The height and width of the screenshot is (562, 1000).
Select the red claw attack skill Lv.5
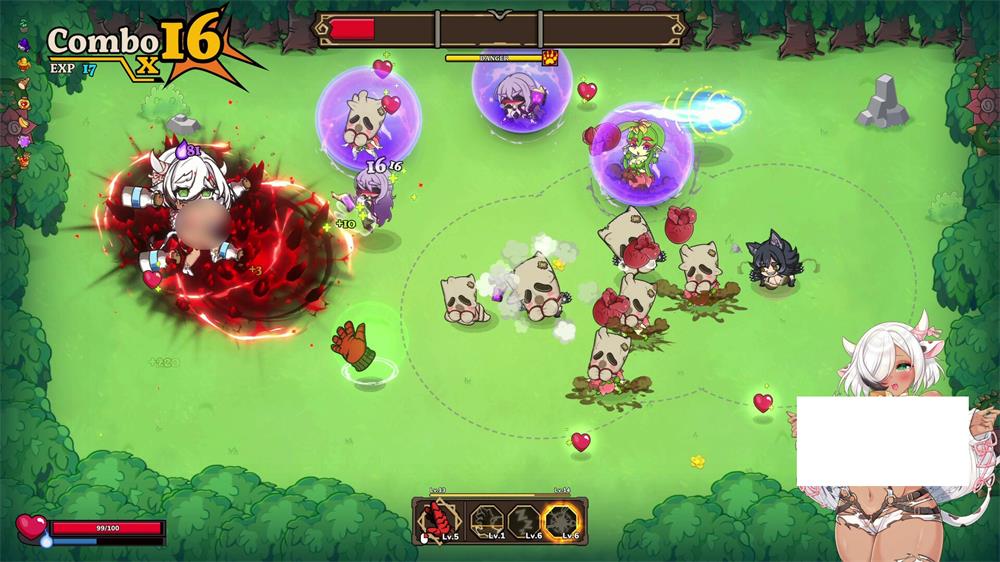(438, 520)
